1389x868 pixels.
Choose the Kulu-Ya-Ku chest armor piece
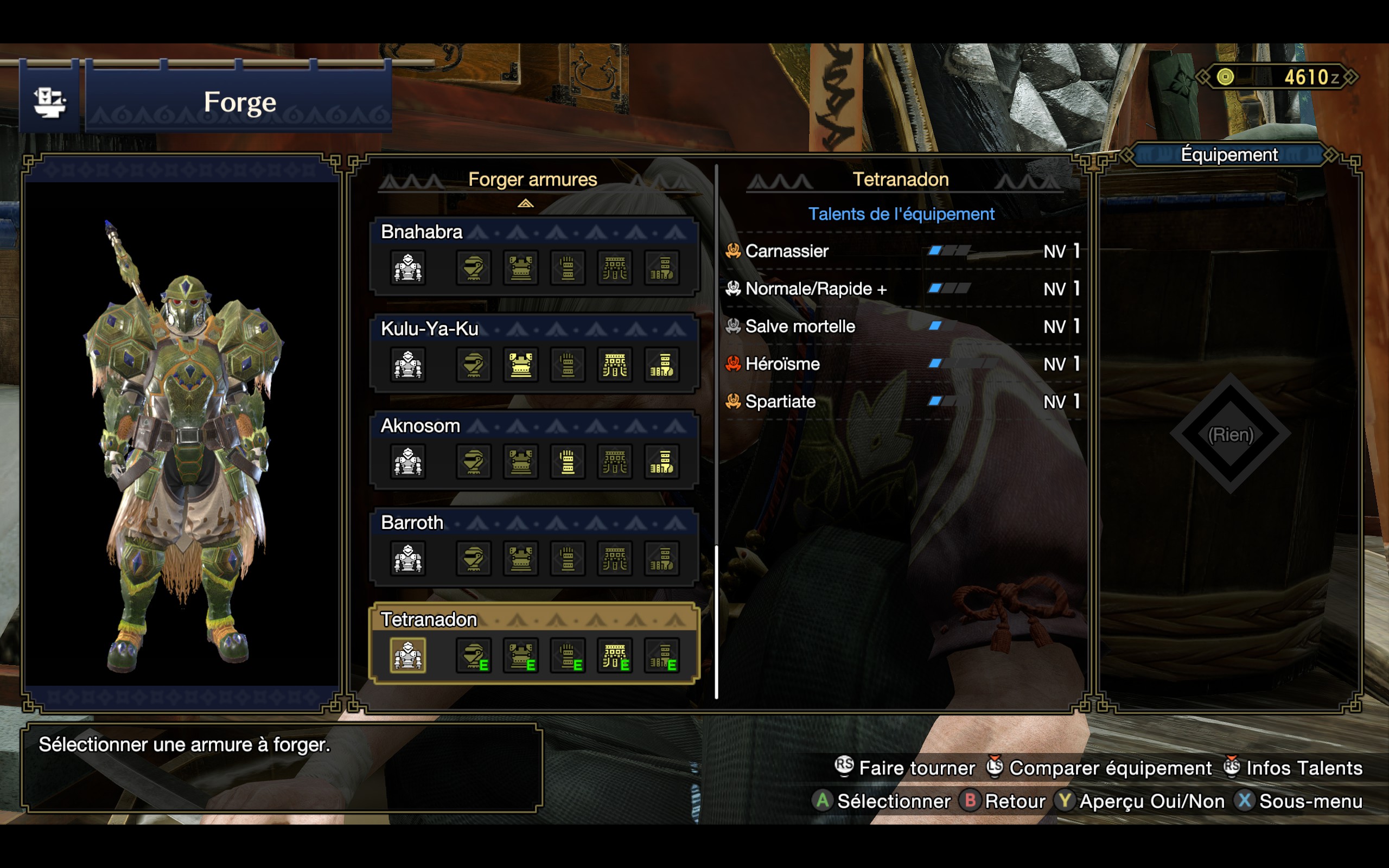pyautogui.click(x=520, y=365)
